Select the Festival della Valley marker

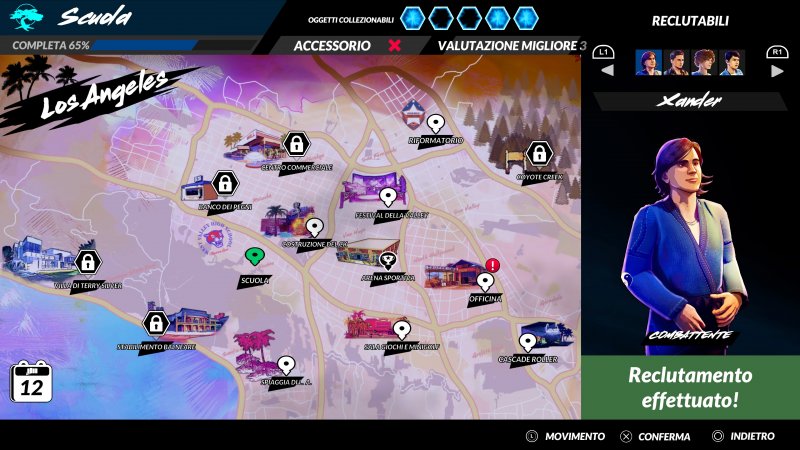389,197
